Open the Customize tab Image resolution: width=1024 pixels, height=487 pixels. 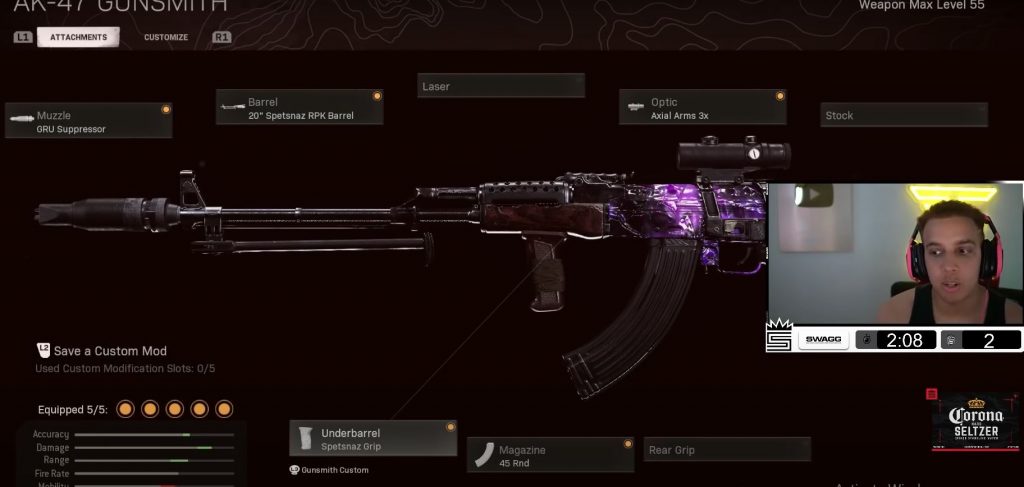(x=165, y=37)
